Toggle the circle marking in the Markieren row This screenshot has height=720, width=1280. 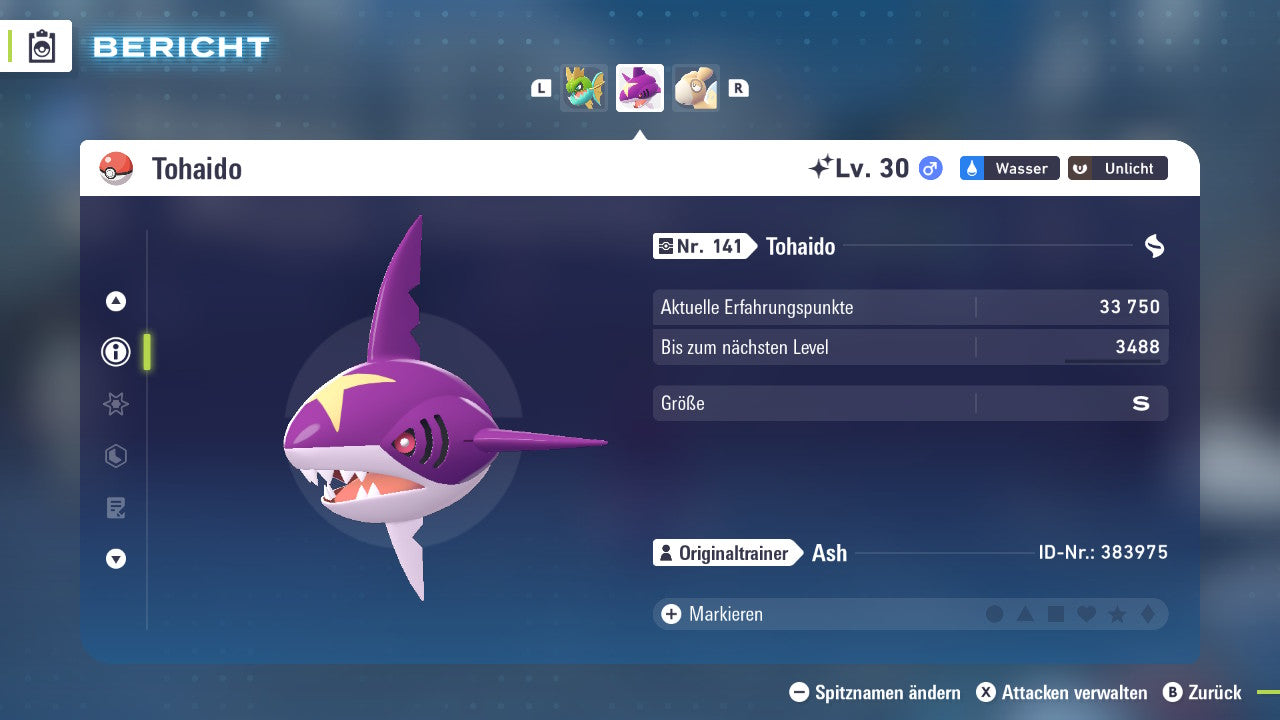995,614
